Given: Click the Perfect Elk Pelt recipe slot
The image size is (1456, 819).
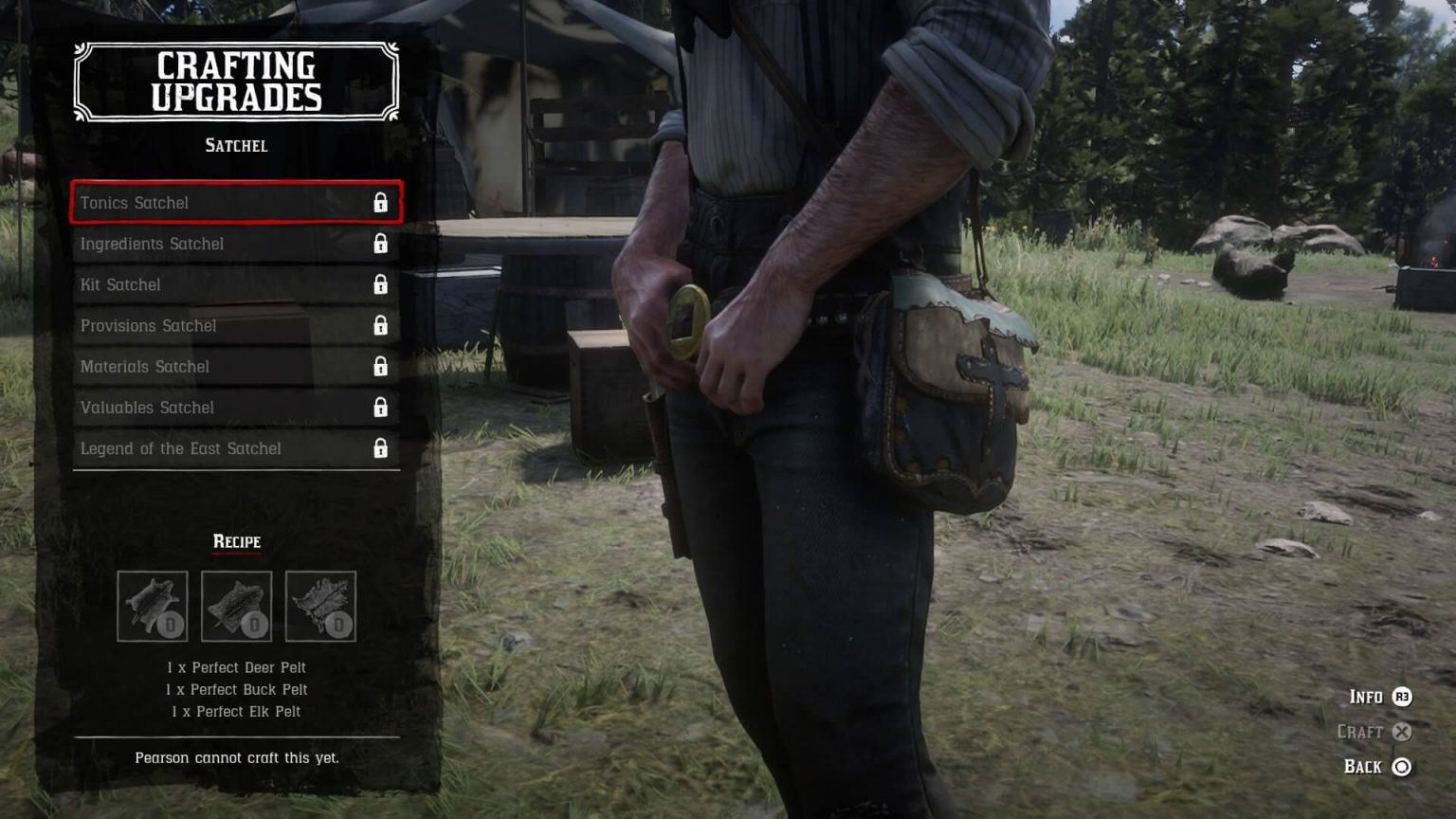Looking at the screenshot, I should click(320, 606).
